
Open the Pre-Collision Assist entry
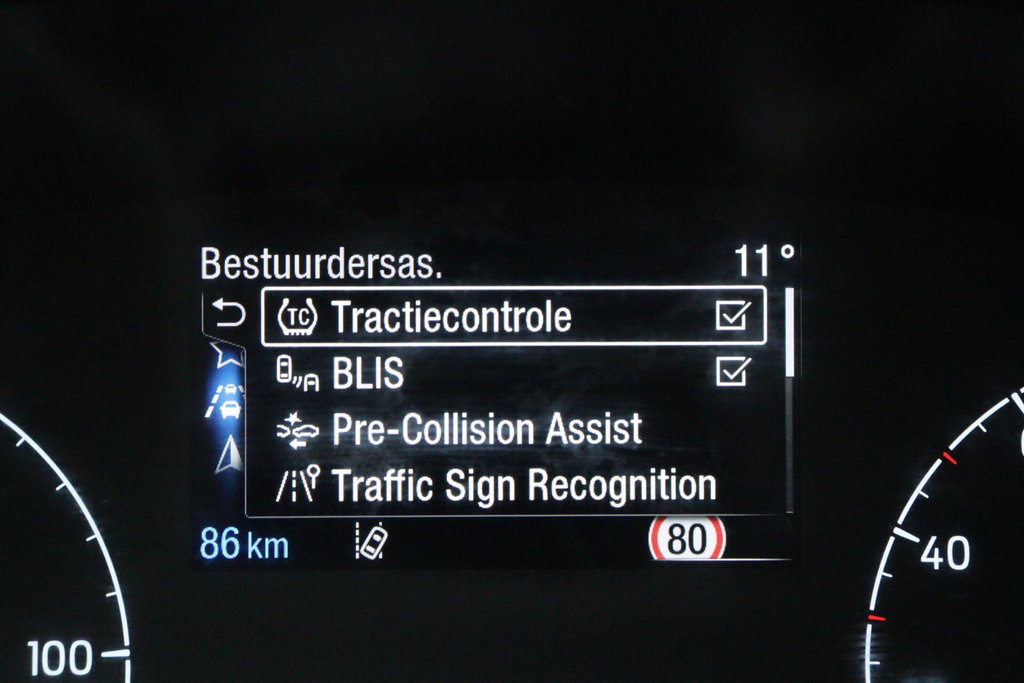click(x=486, y=429)
